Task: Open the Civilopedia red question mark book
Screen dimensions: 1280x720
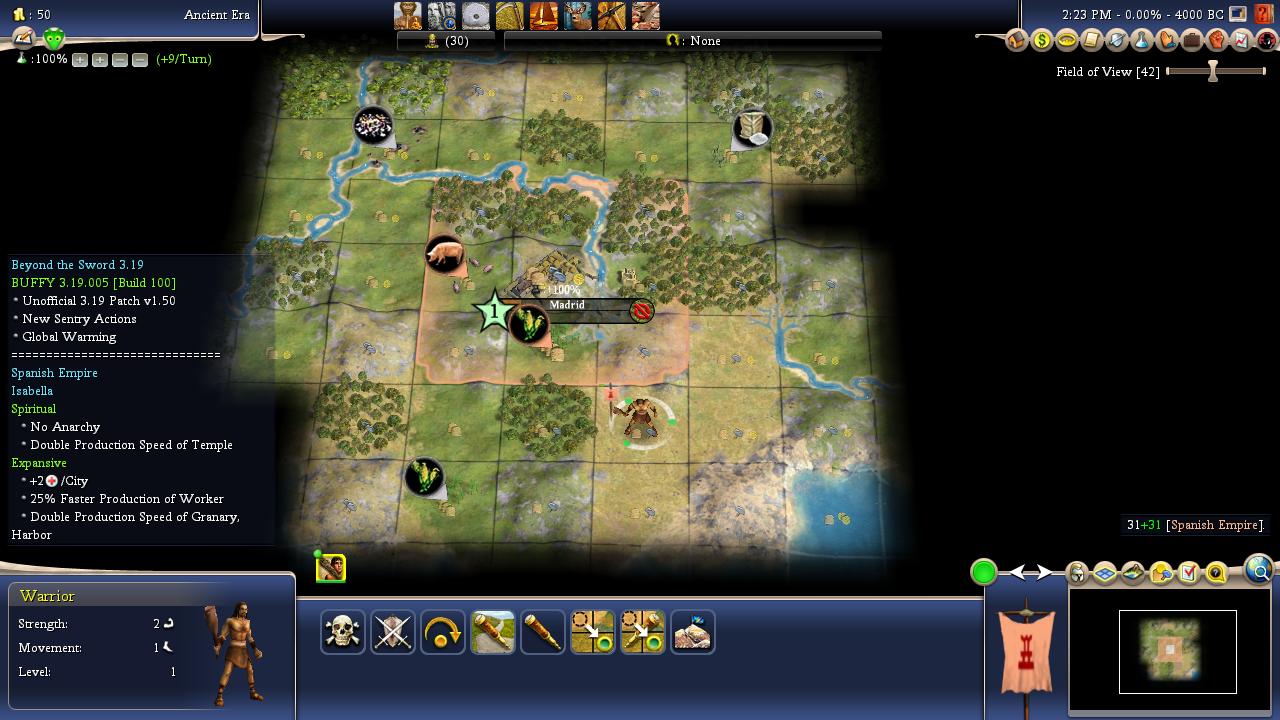Action: click(1263, 14)
